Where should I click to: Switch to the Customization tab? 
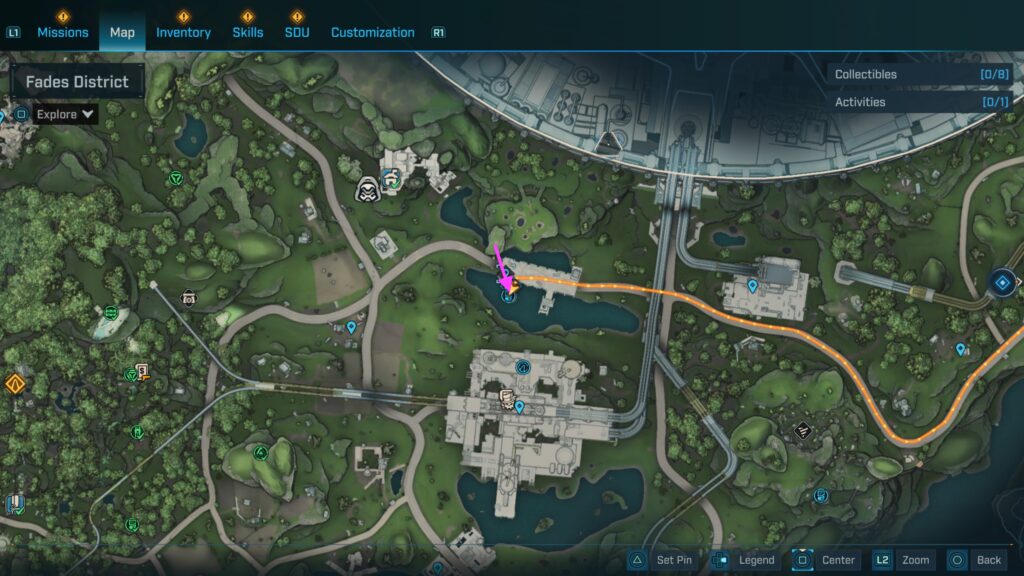[x=372, y=32]
